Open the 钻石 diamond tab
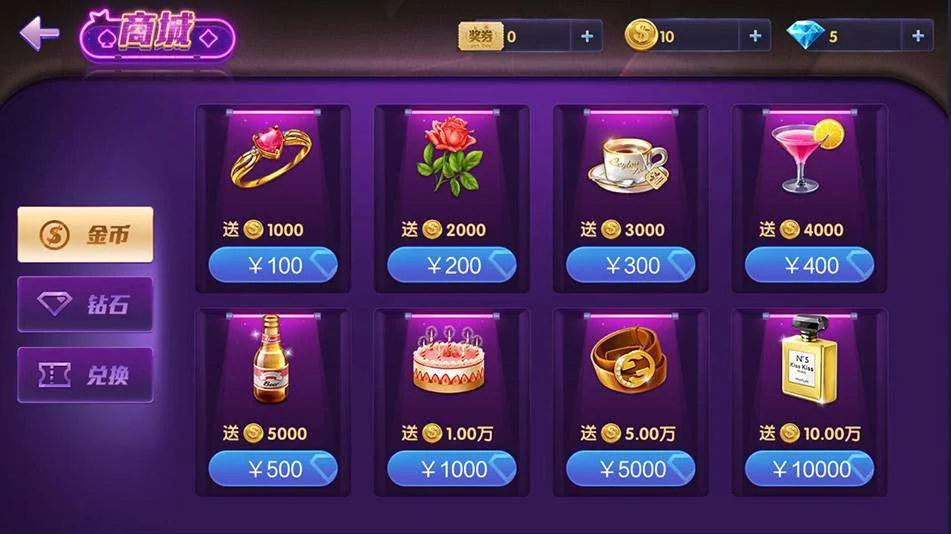 (86, 305)
